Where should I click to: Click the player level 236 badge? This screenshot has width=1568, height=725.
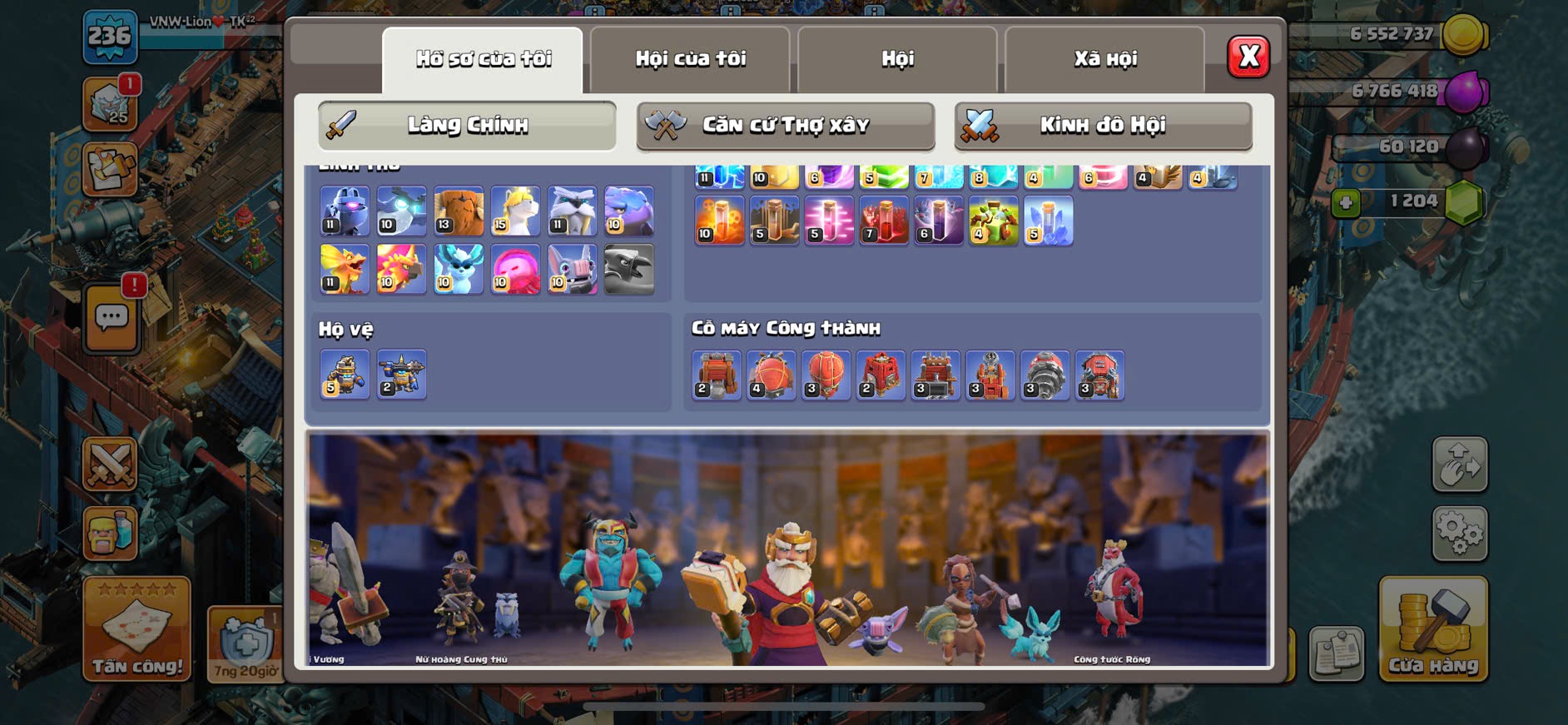[x=110, y=37]
